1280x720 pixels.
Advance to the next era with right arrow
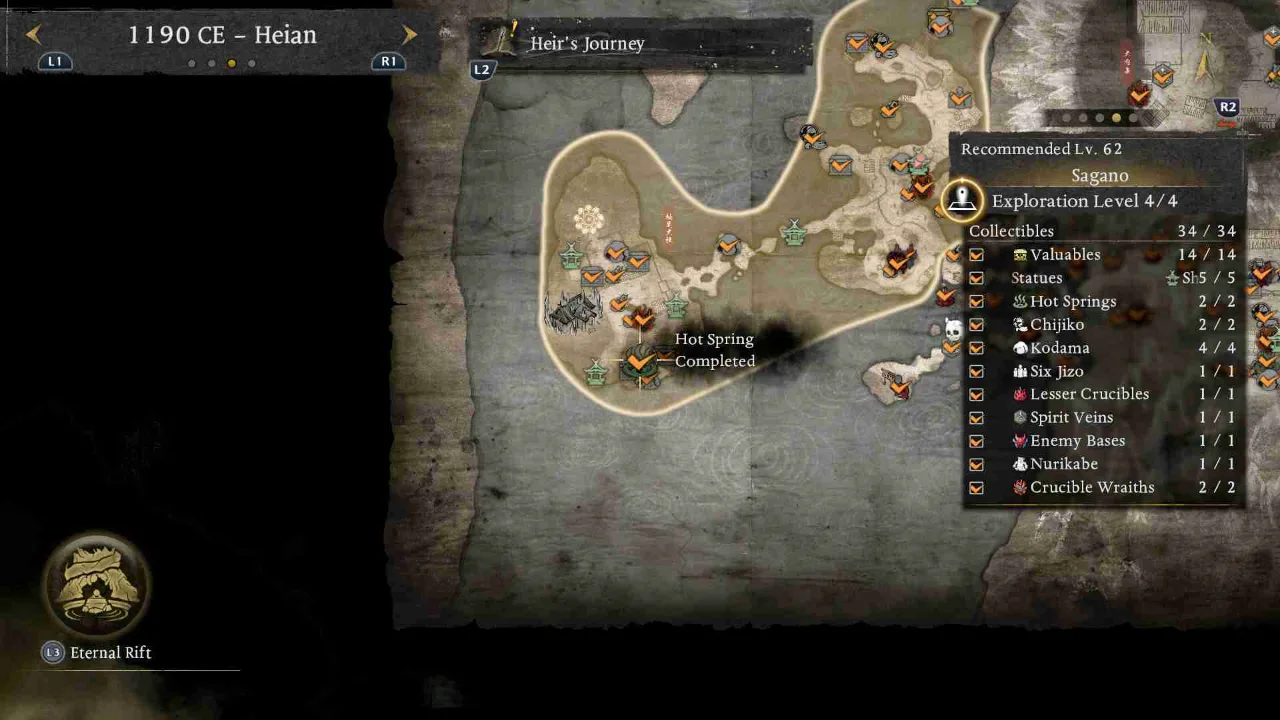[409, 35]
